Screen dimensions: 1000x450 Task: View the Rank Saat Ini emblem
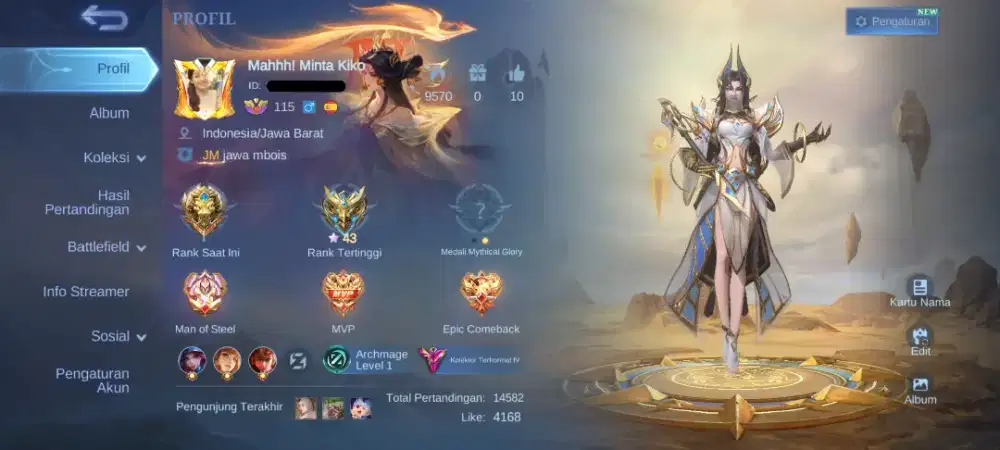pos(205,211)
